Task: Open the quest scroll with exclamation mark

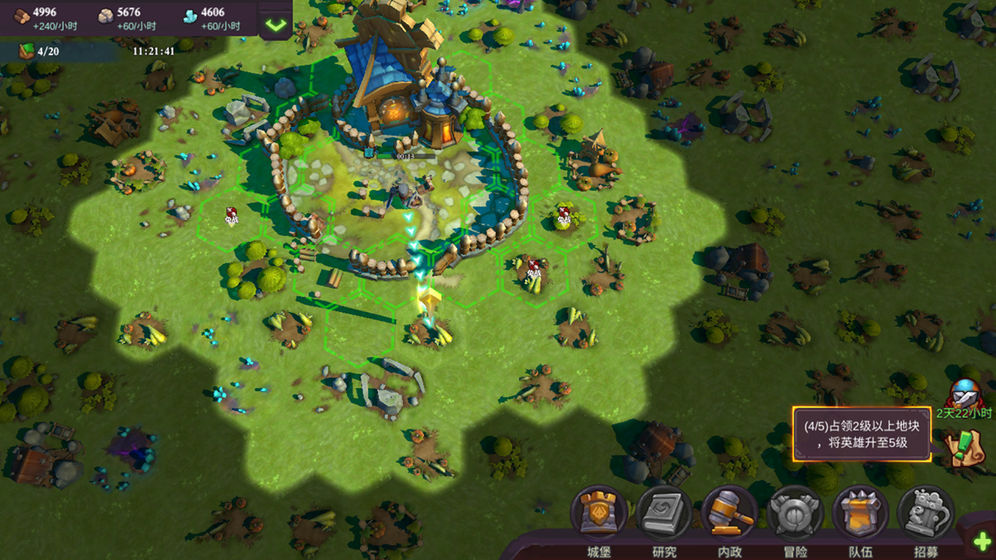Action: (963, 446)
